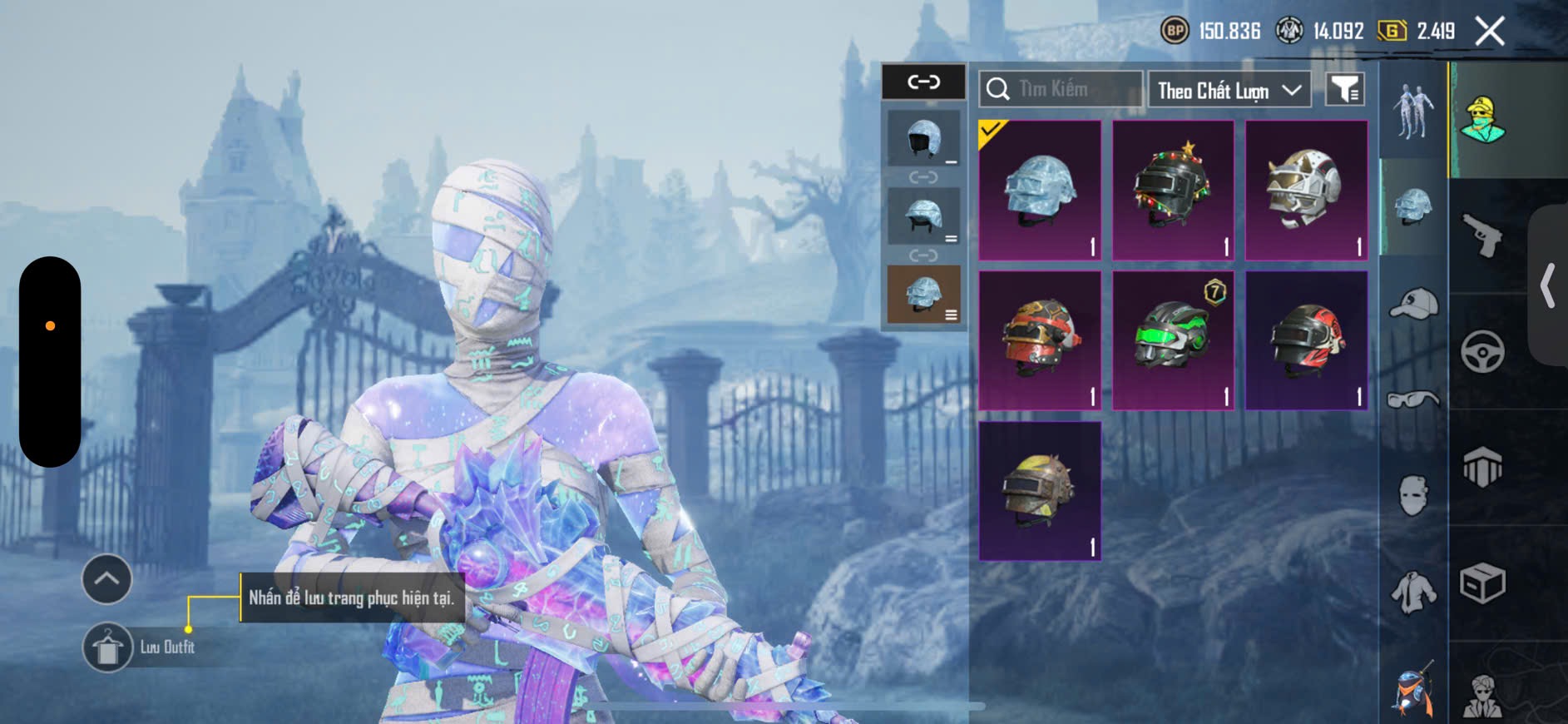
Task: Select the green visor helmet
Action: click(1173, 340)
